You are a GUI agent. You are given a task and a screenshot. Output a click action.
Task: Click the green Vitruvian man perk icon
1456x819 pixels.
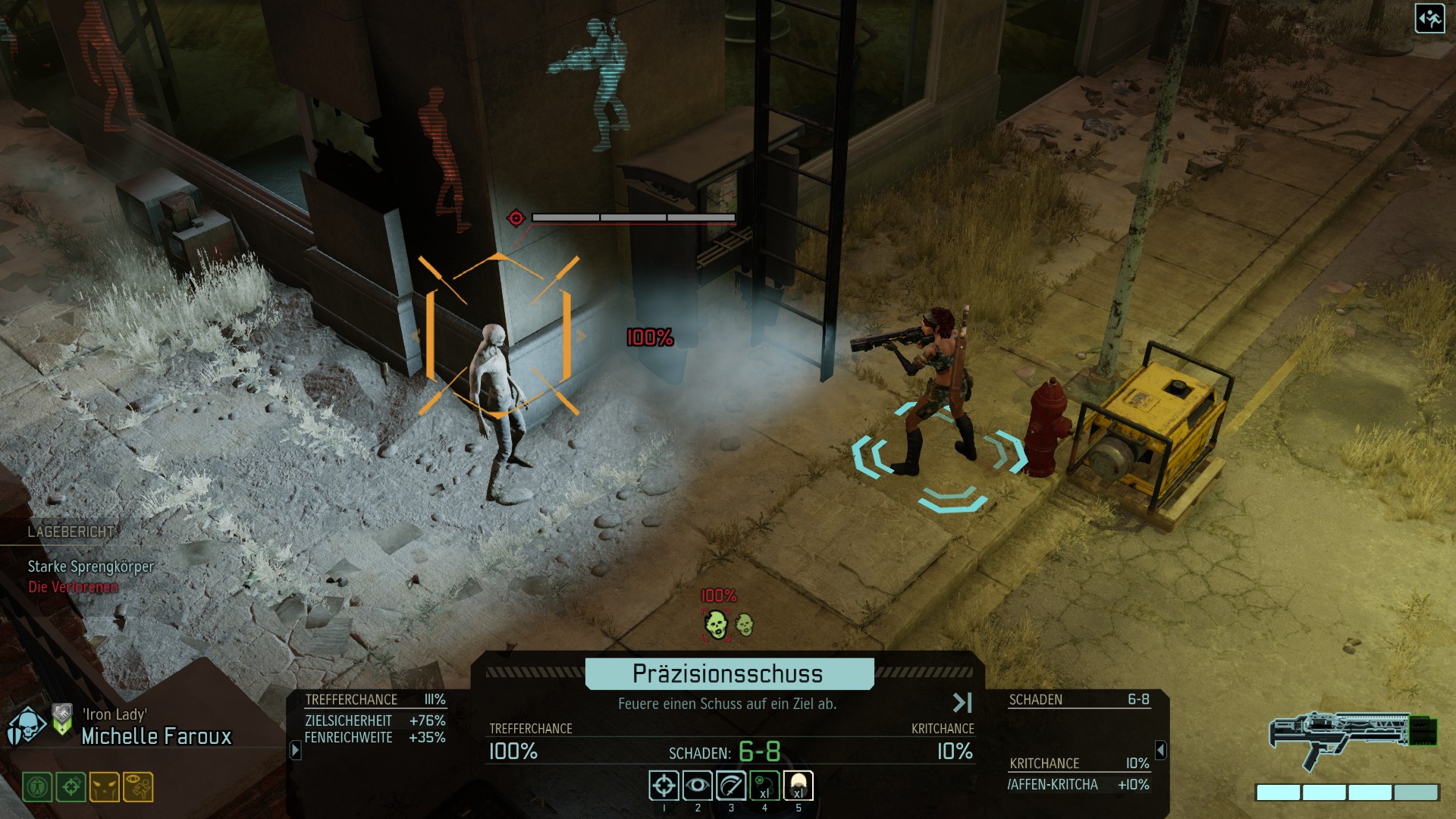tap(37, 787)
